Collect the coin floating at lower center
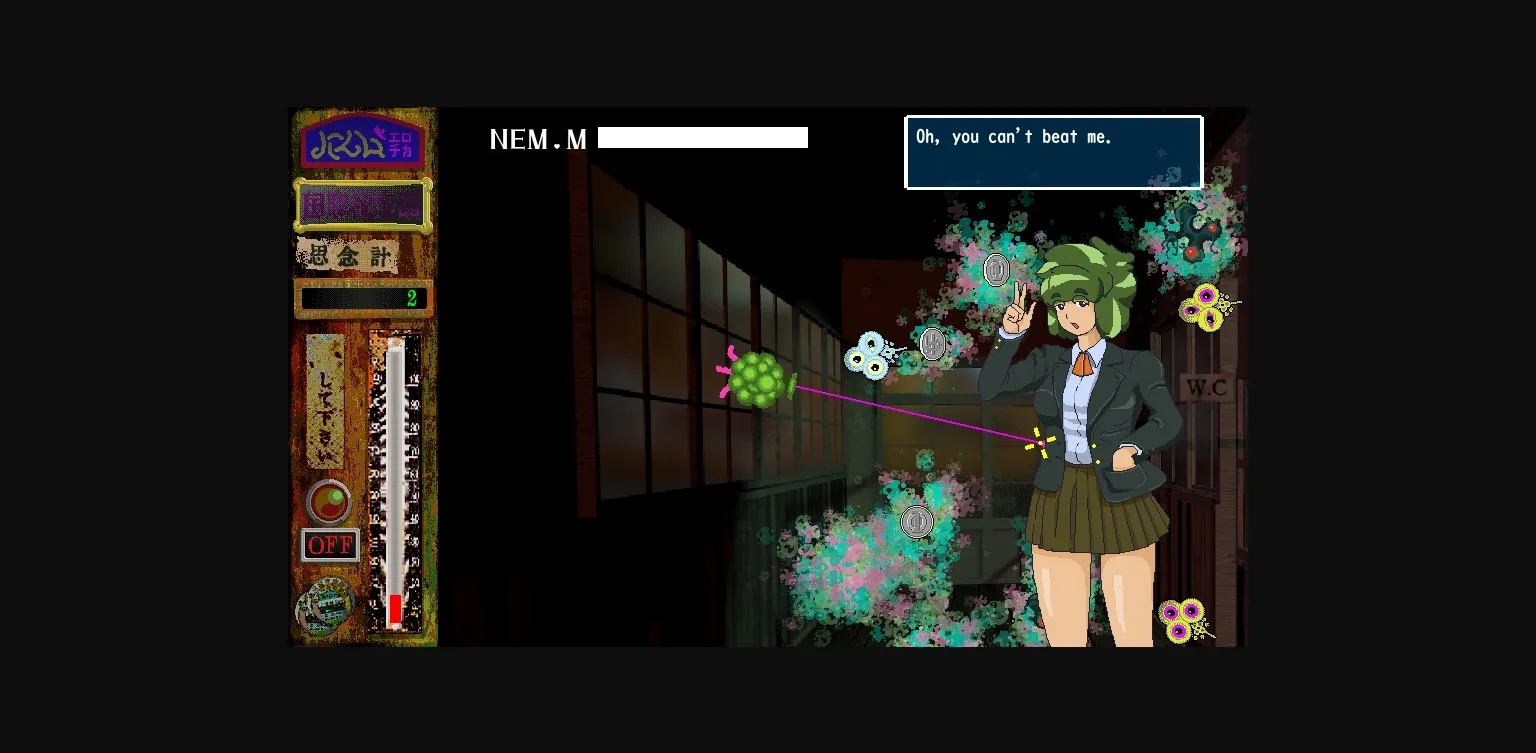This screenshot has height=753, width=1536. coord(917,521)
